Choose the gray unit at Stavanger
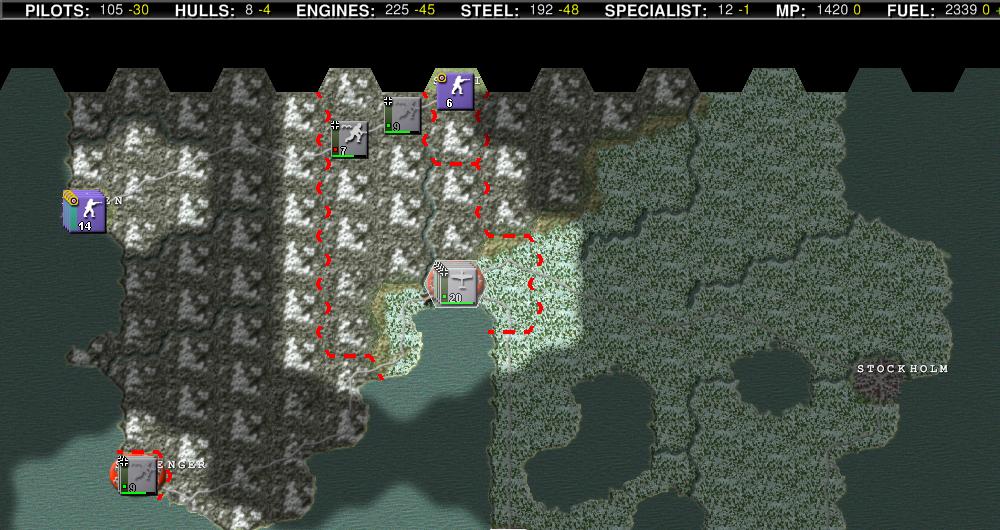1000x530 pixels. click(139, 474)
